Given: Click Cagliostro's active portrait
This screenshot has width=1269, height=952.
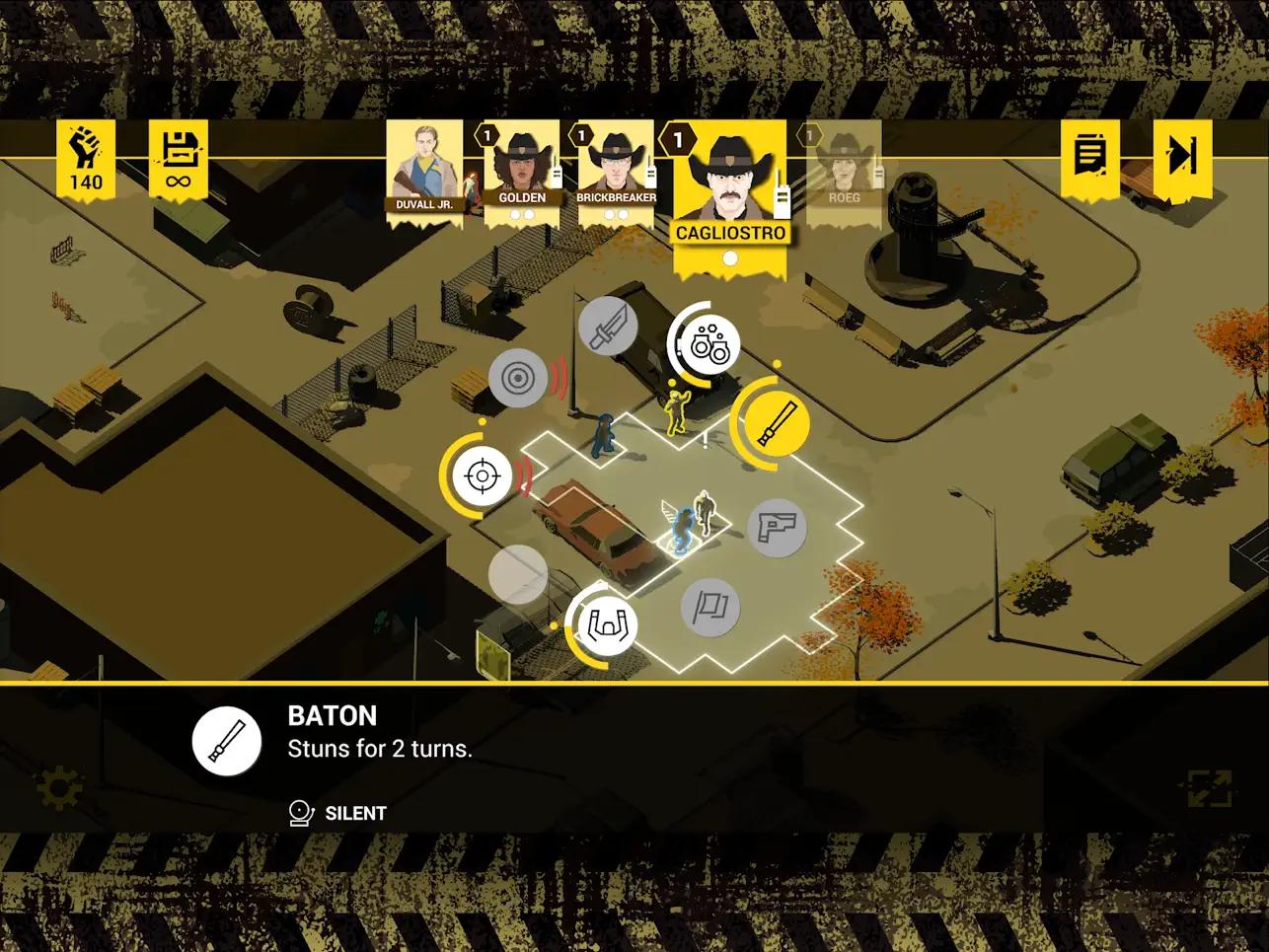Looking at the screenshot, I should click(730, 187).
